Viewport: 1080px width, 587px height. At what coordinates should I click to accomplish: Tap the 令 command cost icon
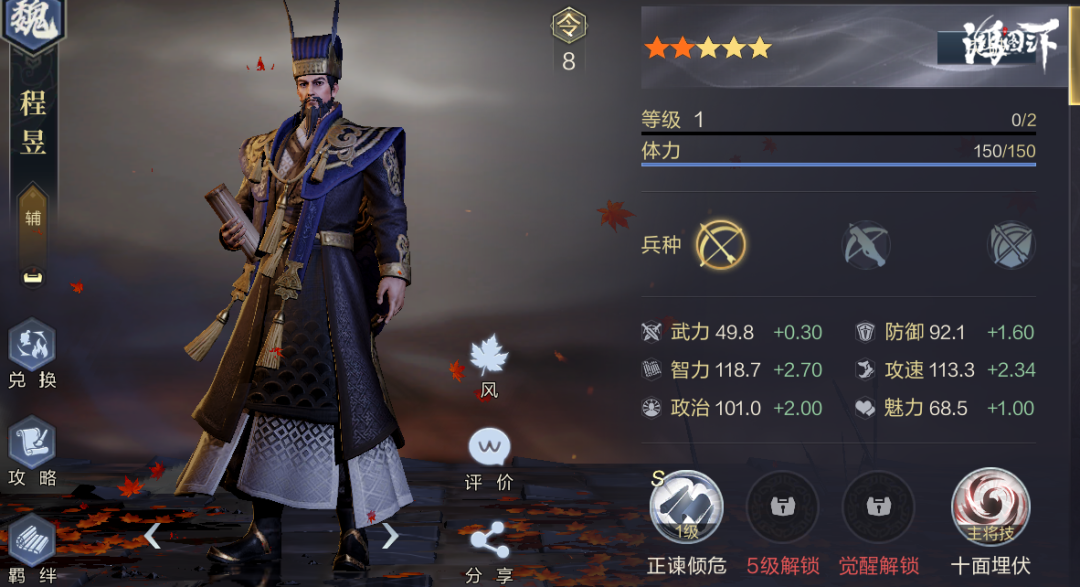(x=569, y=27)
